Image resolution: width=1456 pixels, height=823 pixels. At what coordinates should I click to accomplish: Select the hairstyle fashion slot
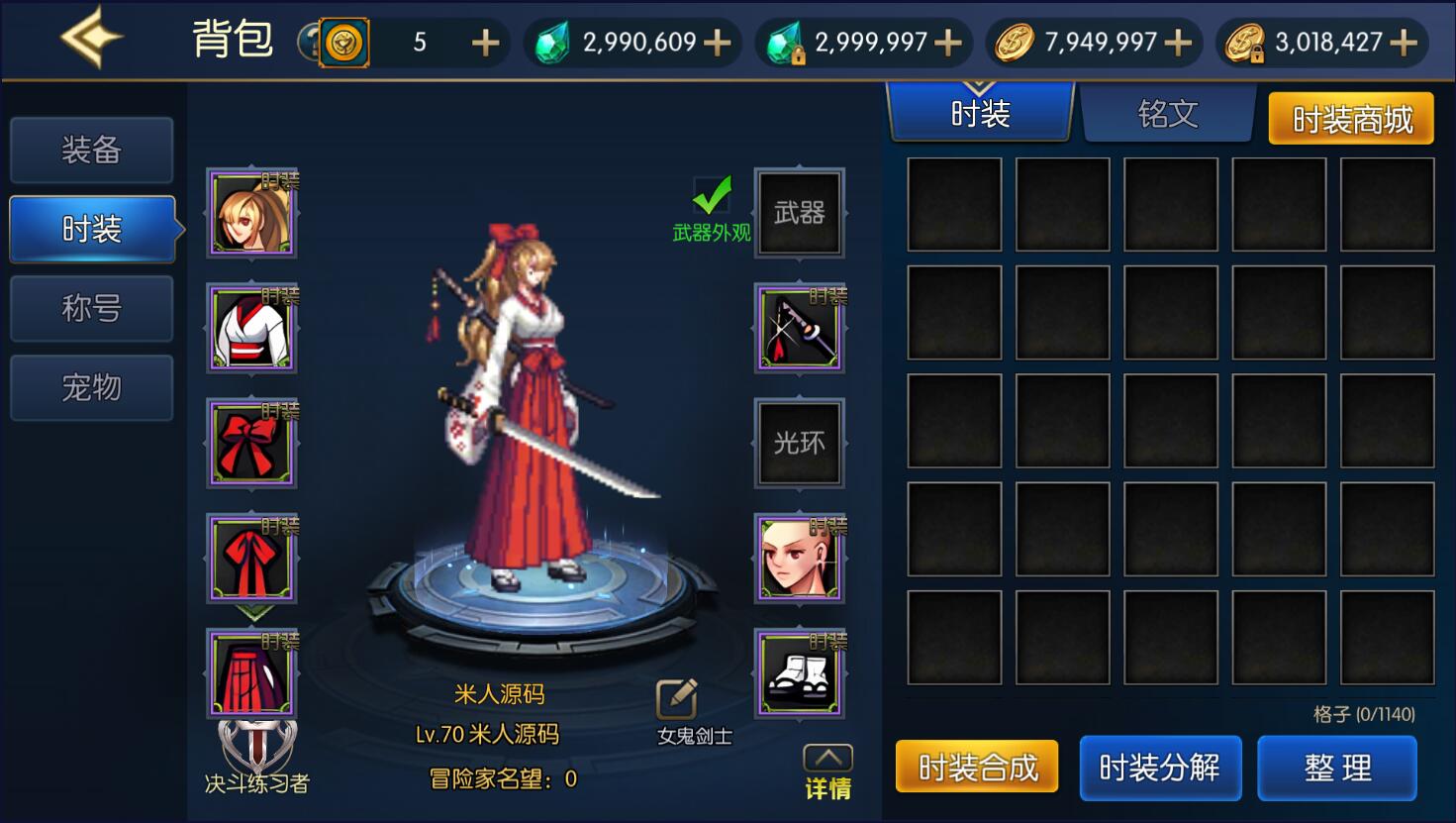(x=251, y=213)
